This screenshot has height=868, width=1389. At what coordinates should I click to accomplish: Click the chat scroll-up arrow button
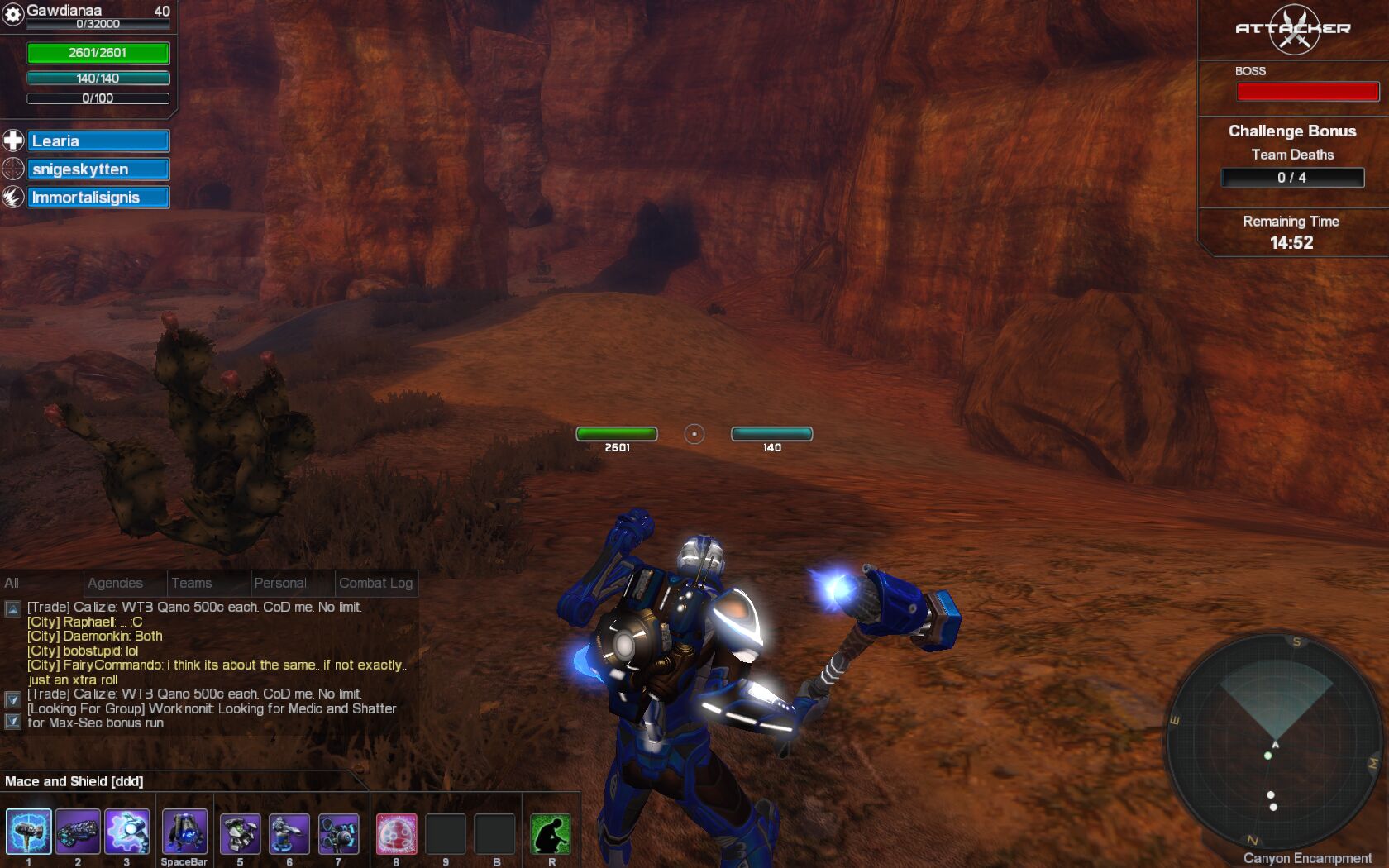pos(12,609)
